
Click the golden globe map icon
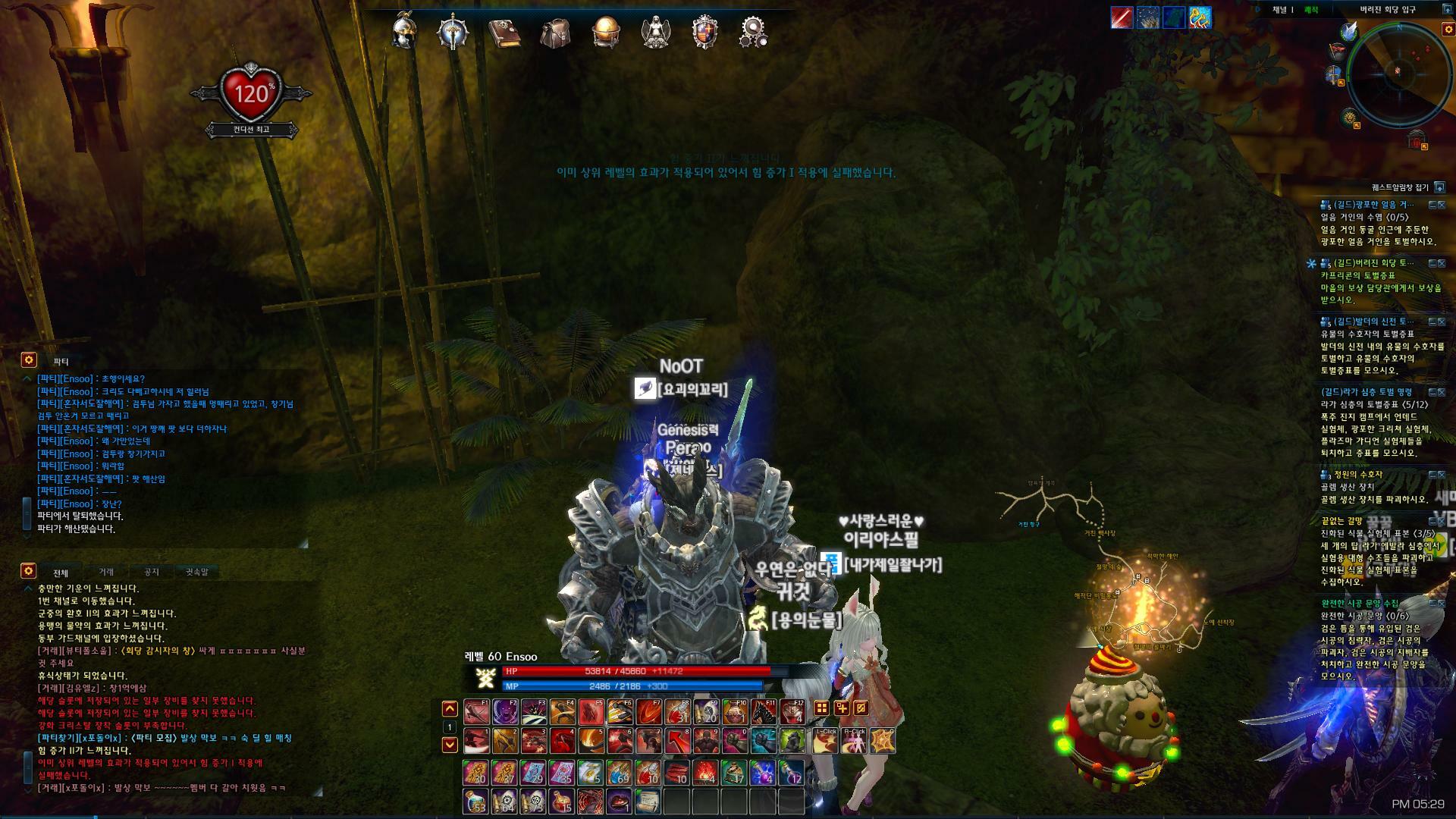[x=606, y=32]
